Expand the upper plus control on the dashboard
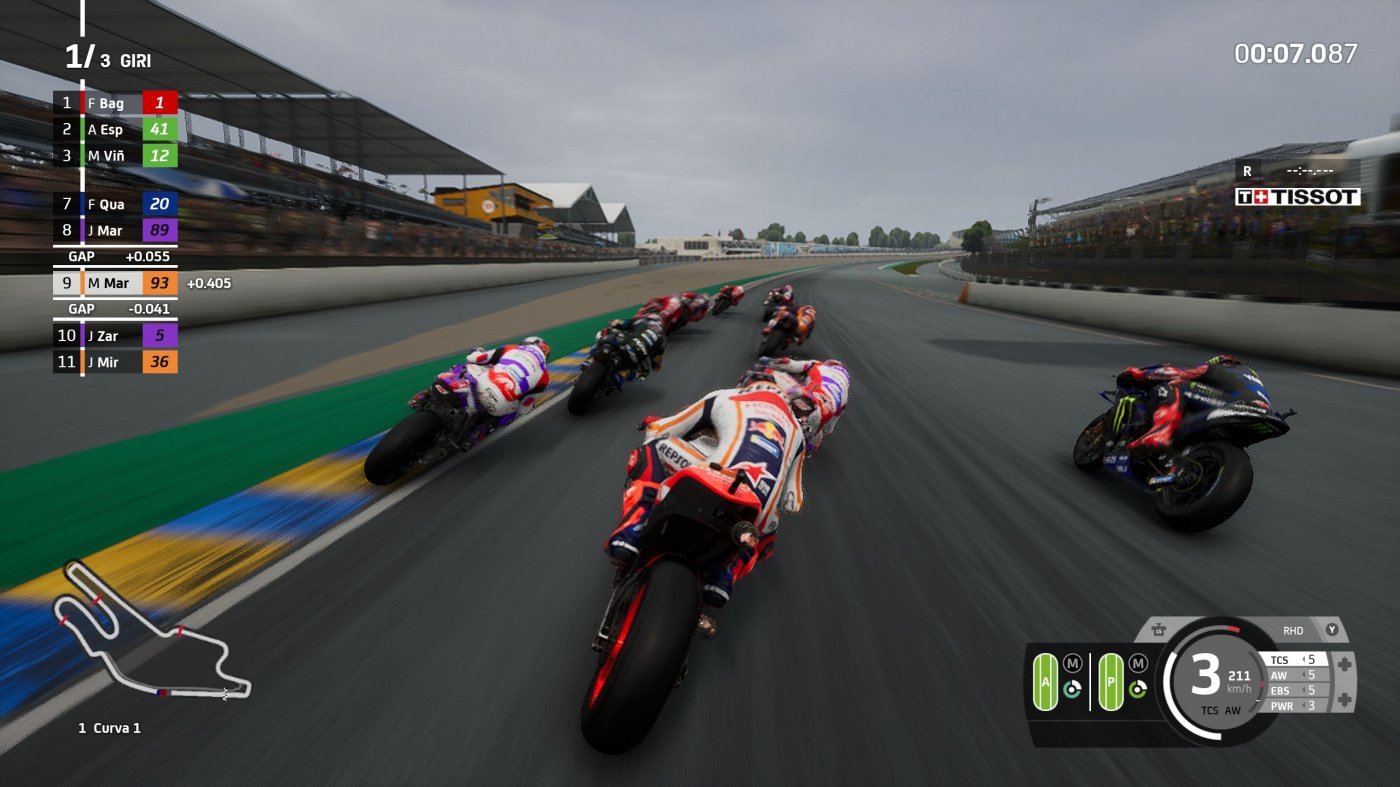The height and width of the screenshot is (787, 1400). [1343, 662]
